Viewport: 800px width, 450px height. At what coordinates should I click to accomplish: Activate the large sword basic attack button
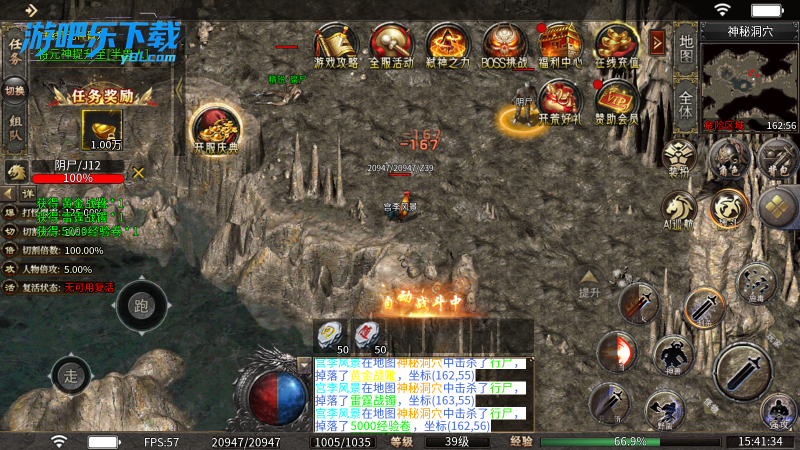(743, 370)
